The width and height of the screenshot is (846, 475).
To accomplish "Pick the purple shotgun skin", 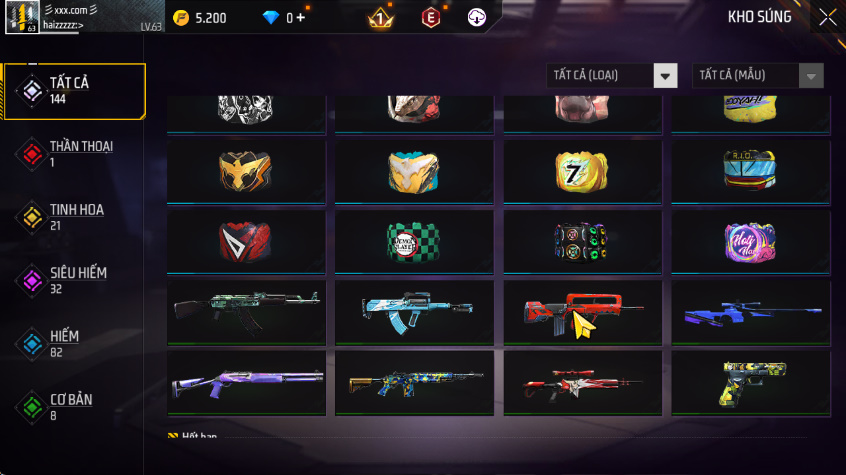I will point(246,382).
